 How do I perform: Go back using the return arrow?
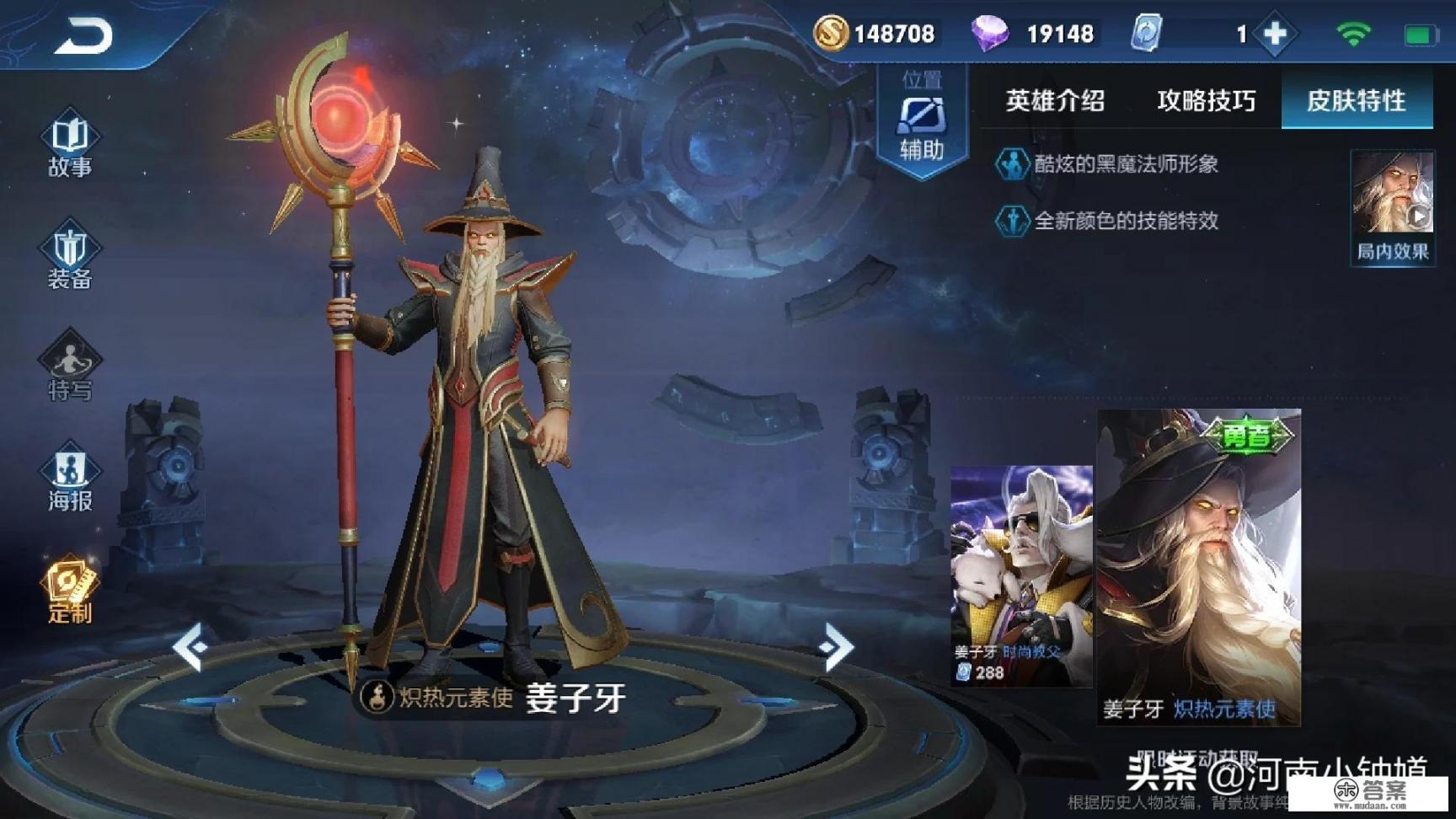[x=83, y=35]
